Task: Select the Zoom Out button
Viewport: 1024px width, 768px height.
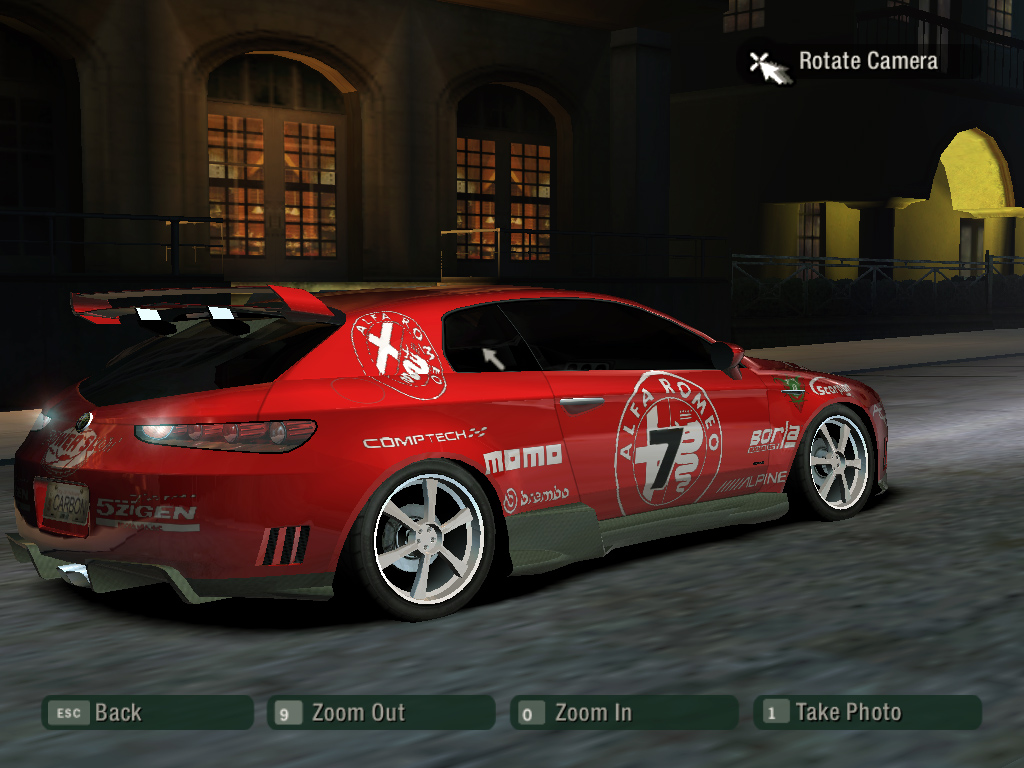Action: point(381,713)
